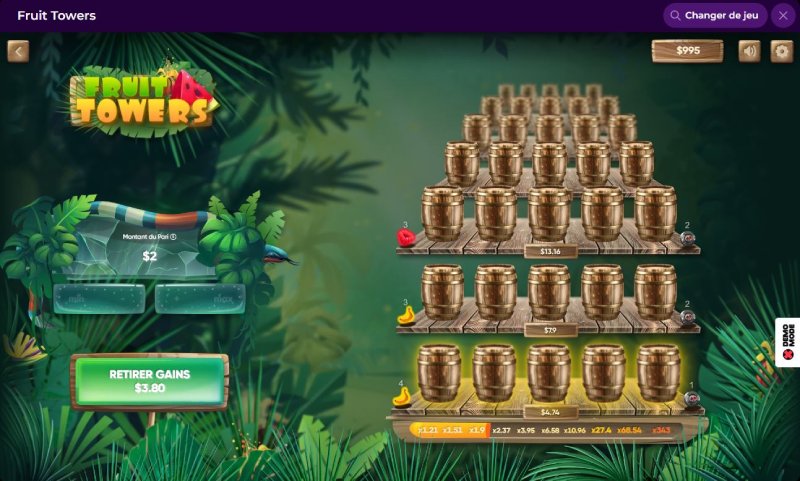Toggle the sound speaker button
Image resolution: width=800 pixels, height=481 pixels.
click(749, 51)
